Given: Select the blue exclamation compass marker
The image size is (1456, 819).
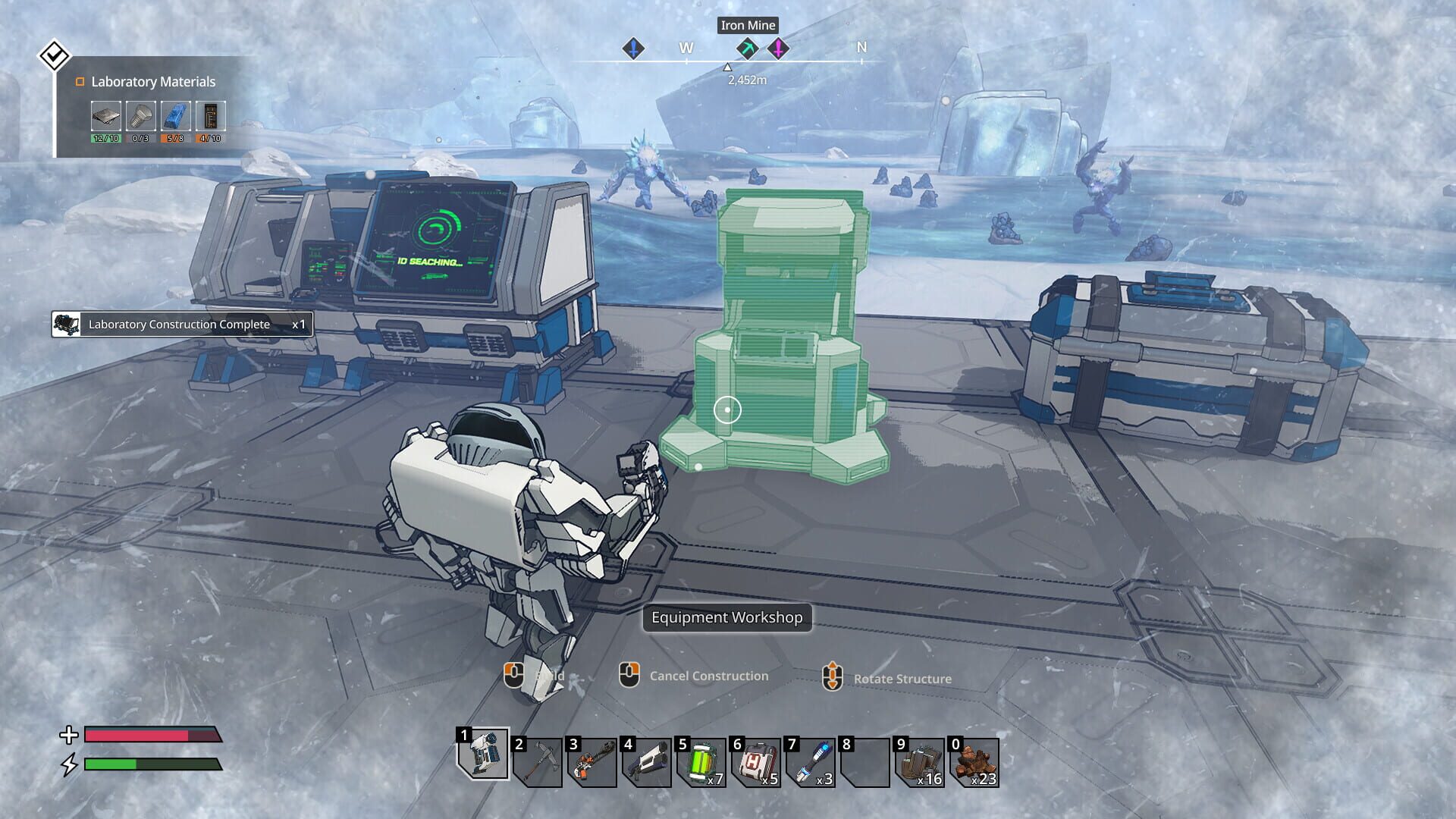Looking at the screenshot, I should pyautogui.click(x=633, y=49).
